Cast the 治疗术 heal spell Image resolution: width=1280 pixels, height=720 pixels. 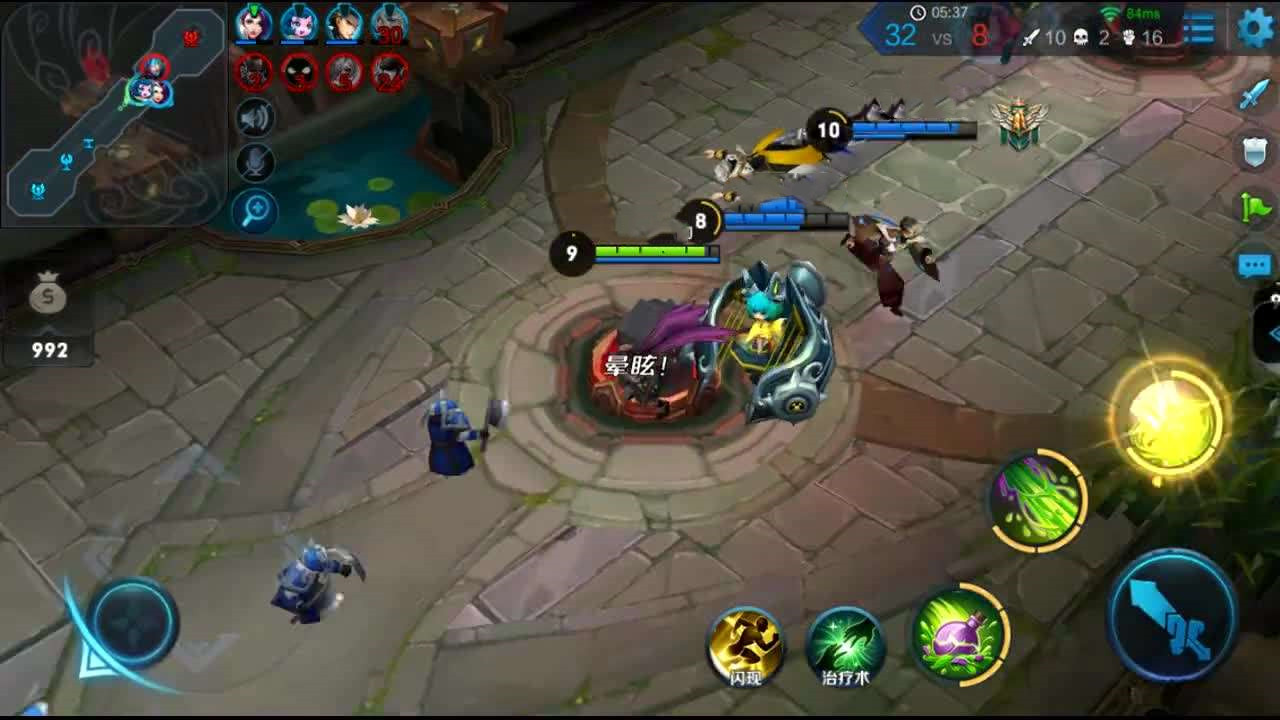pos(845,645)
